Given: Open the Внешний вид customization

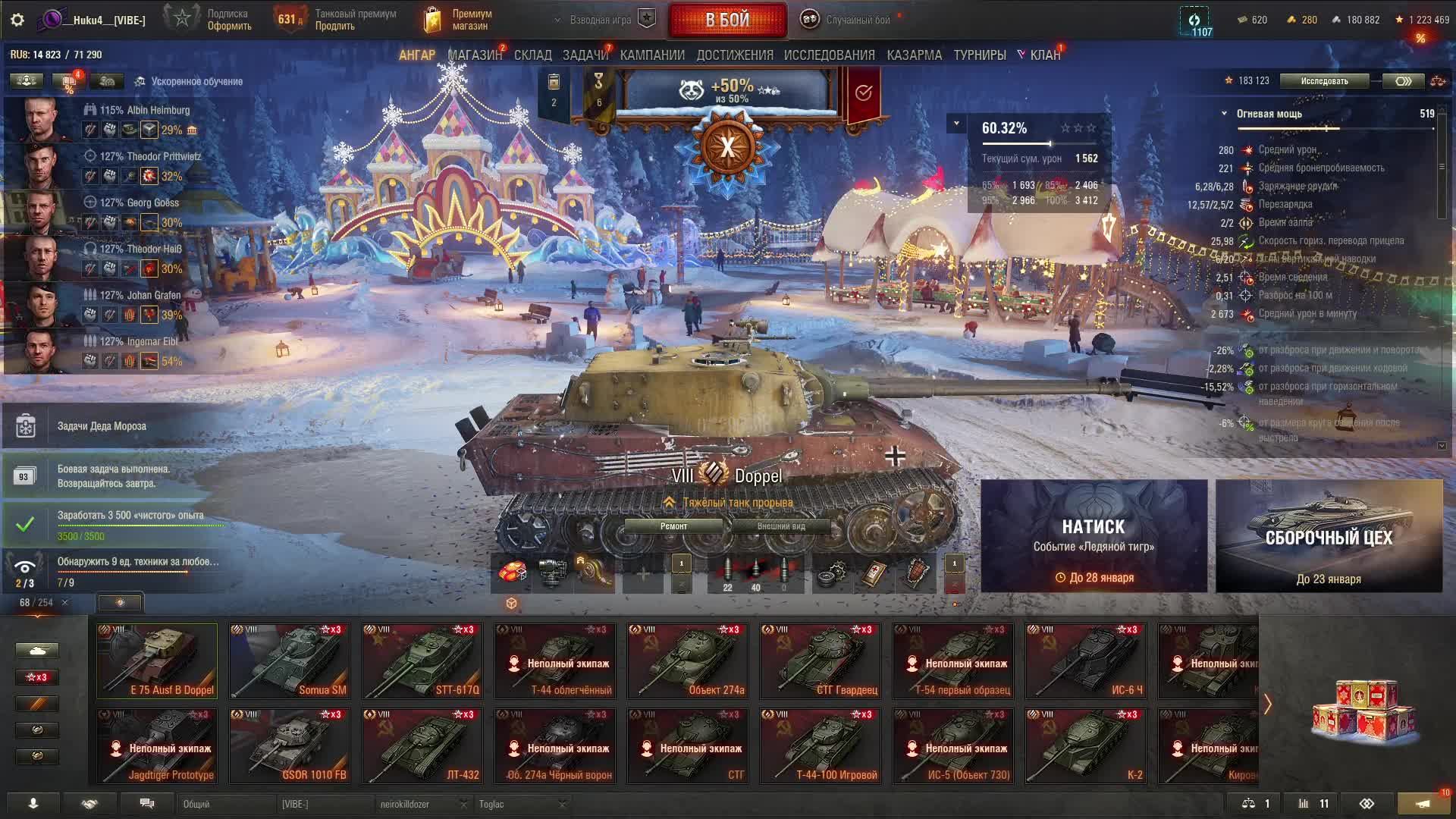Looking at the screenshot, I should pyautogui.click(x=780, y=526).
